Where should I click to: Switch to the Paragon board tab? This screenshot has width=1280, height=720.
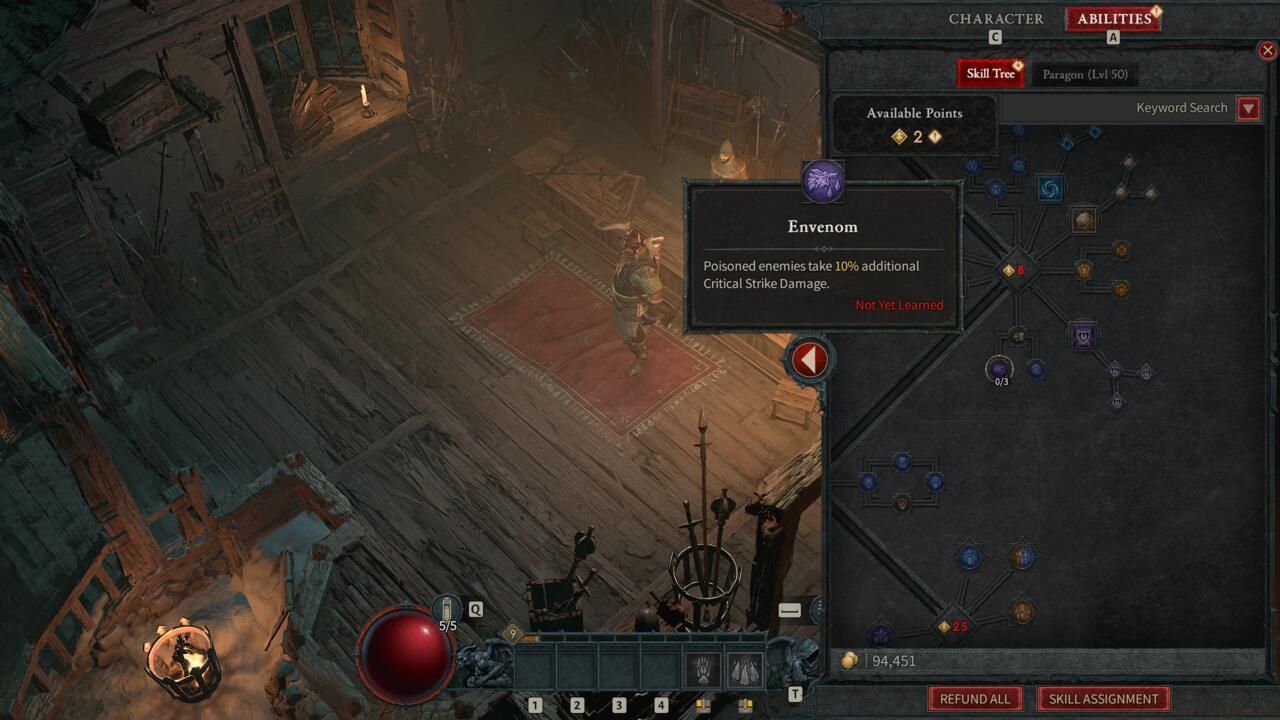pos(1084,74)
